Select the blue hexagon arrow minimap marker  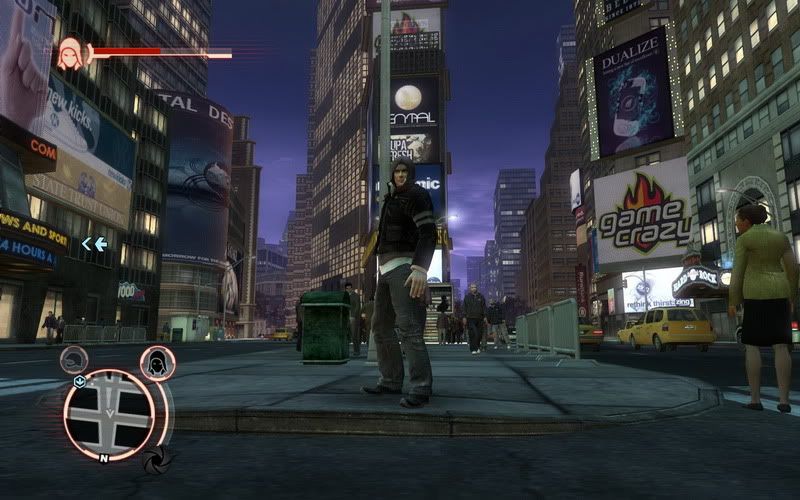pyautogui.click(x=79, y=381)
